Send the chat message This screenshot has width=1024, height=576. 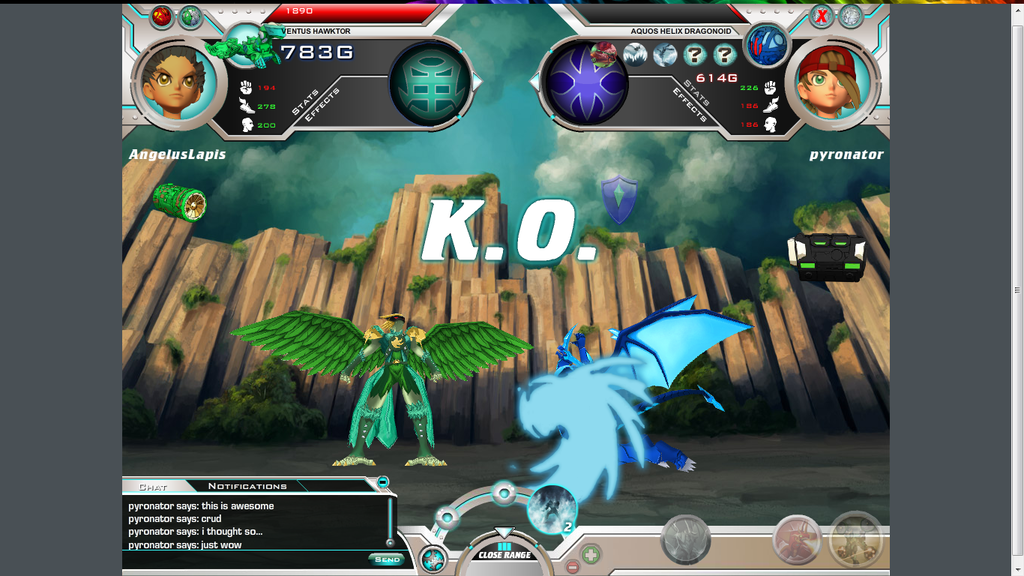click(x=386, y=559)
